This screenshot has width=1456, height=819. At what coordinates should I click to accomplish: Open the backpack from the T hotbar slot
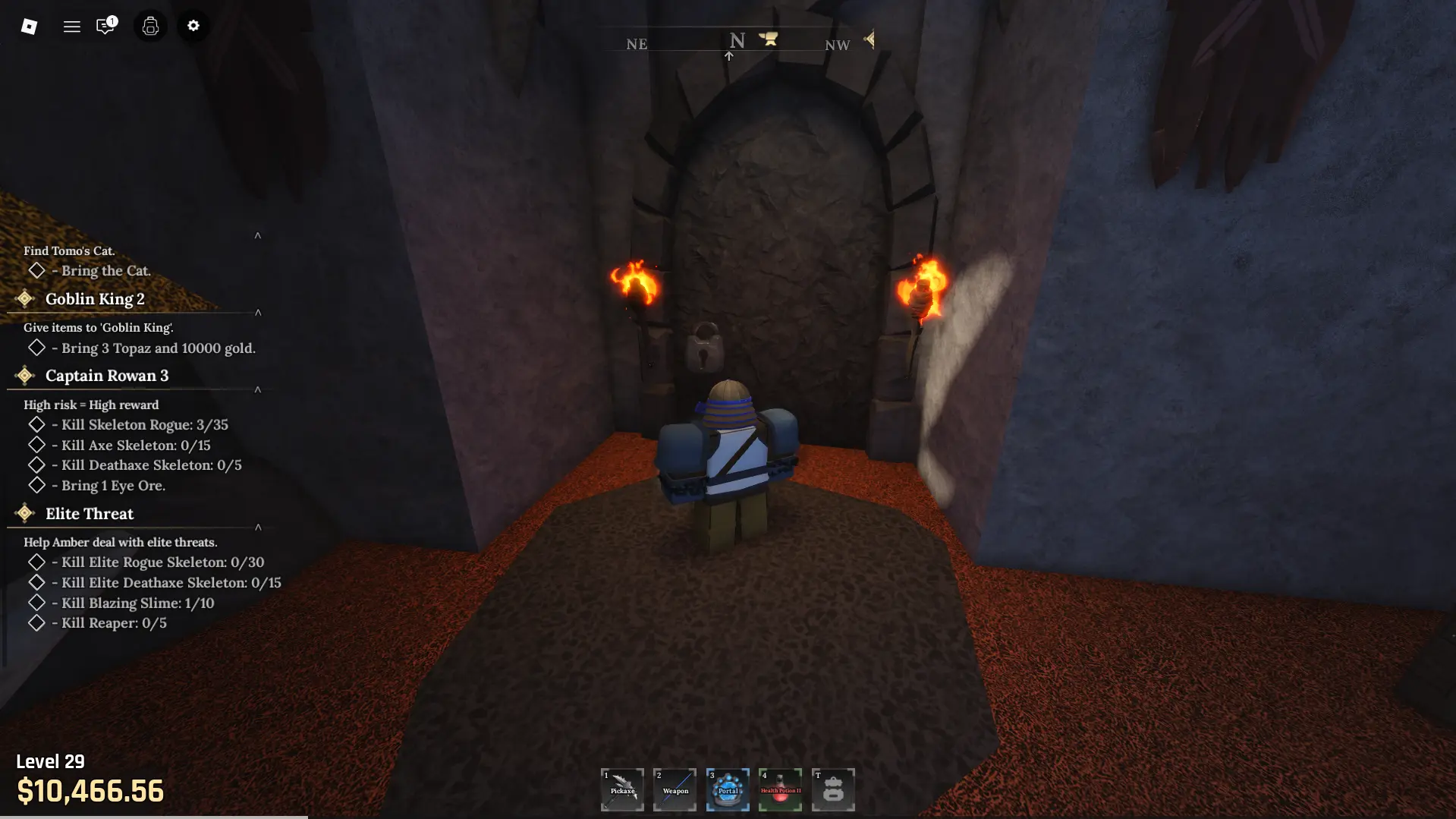pos(833,789)
